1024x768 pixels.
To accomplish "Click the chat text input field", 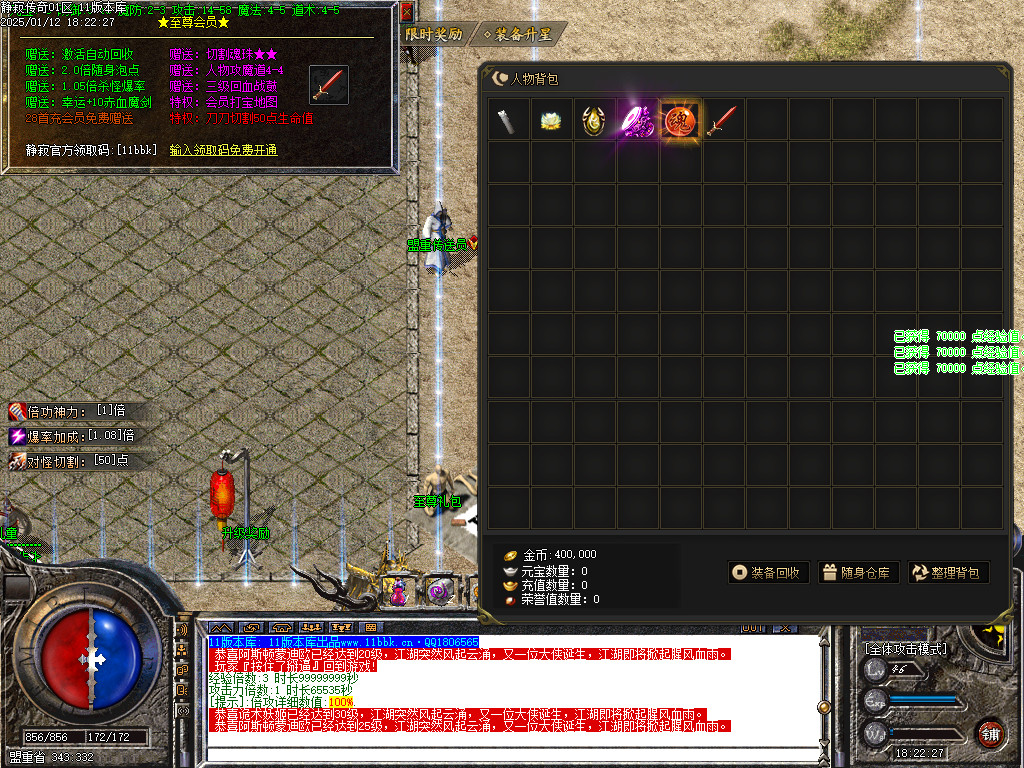I will (510, 755).
